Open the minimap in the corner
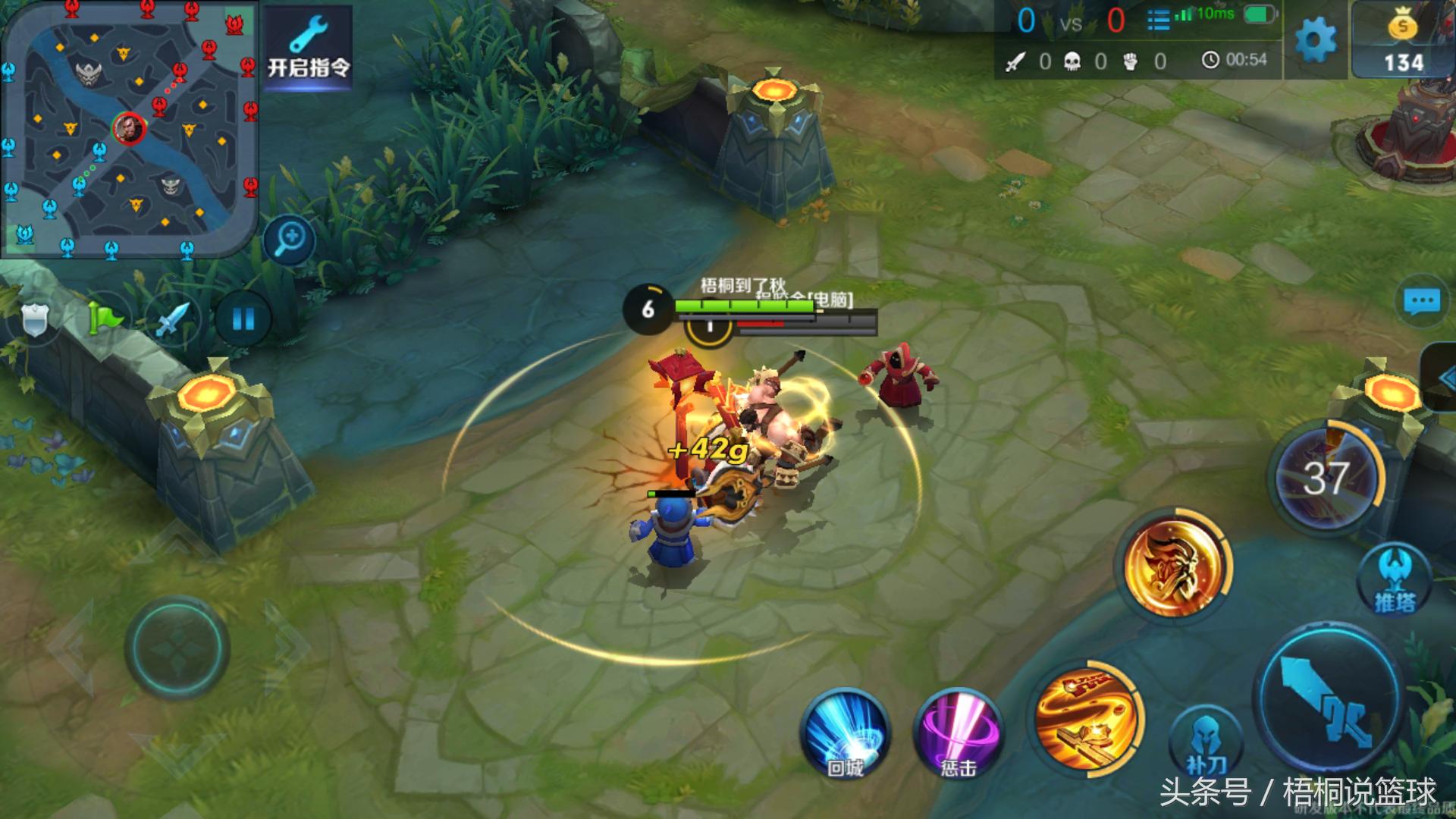 pyautogui.click(x=129, y=127)
